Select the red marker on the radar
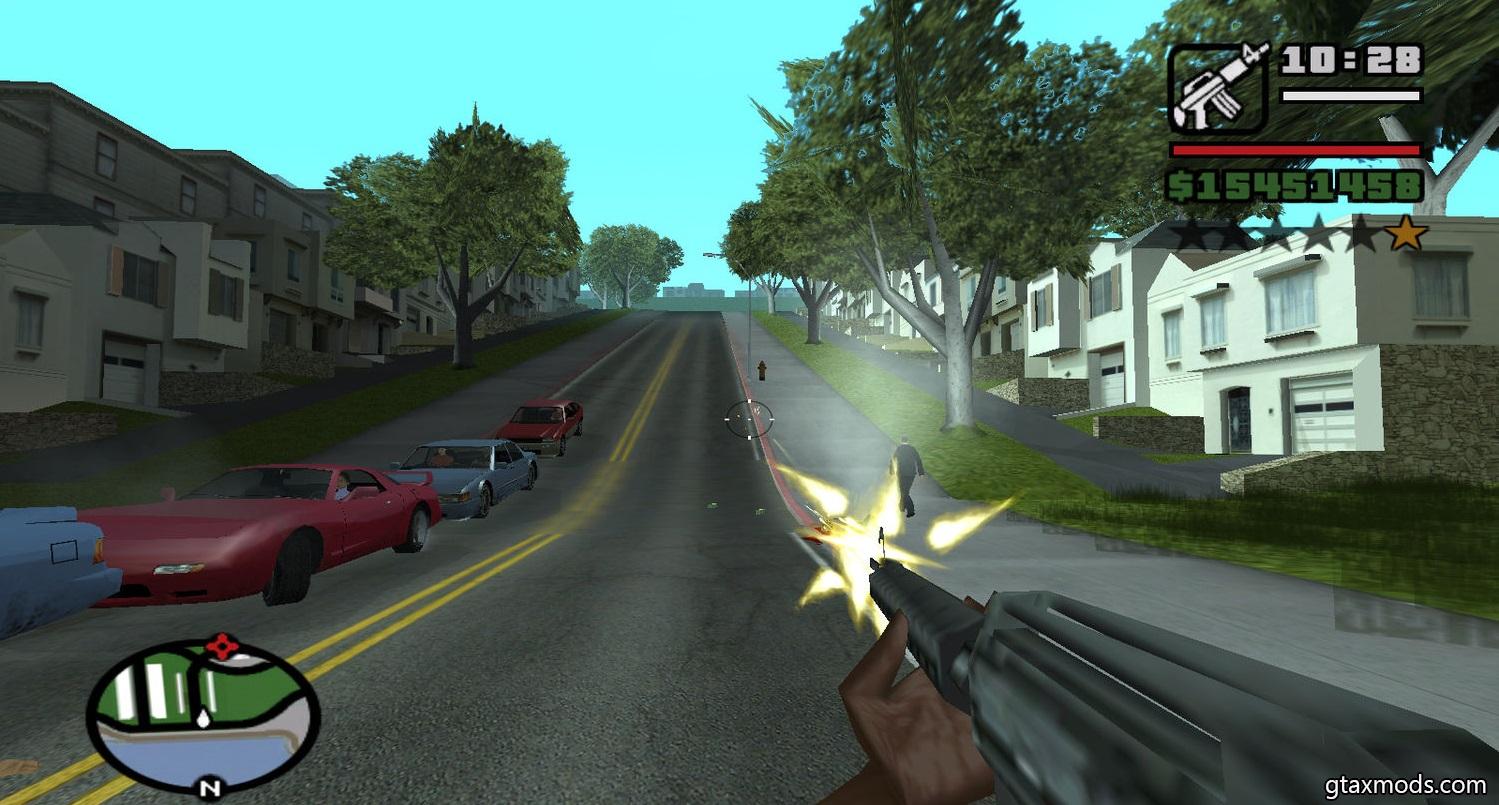The height and width of the screenshot is (805, 1499). pyautogui.click(x=222, y=646)
